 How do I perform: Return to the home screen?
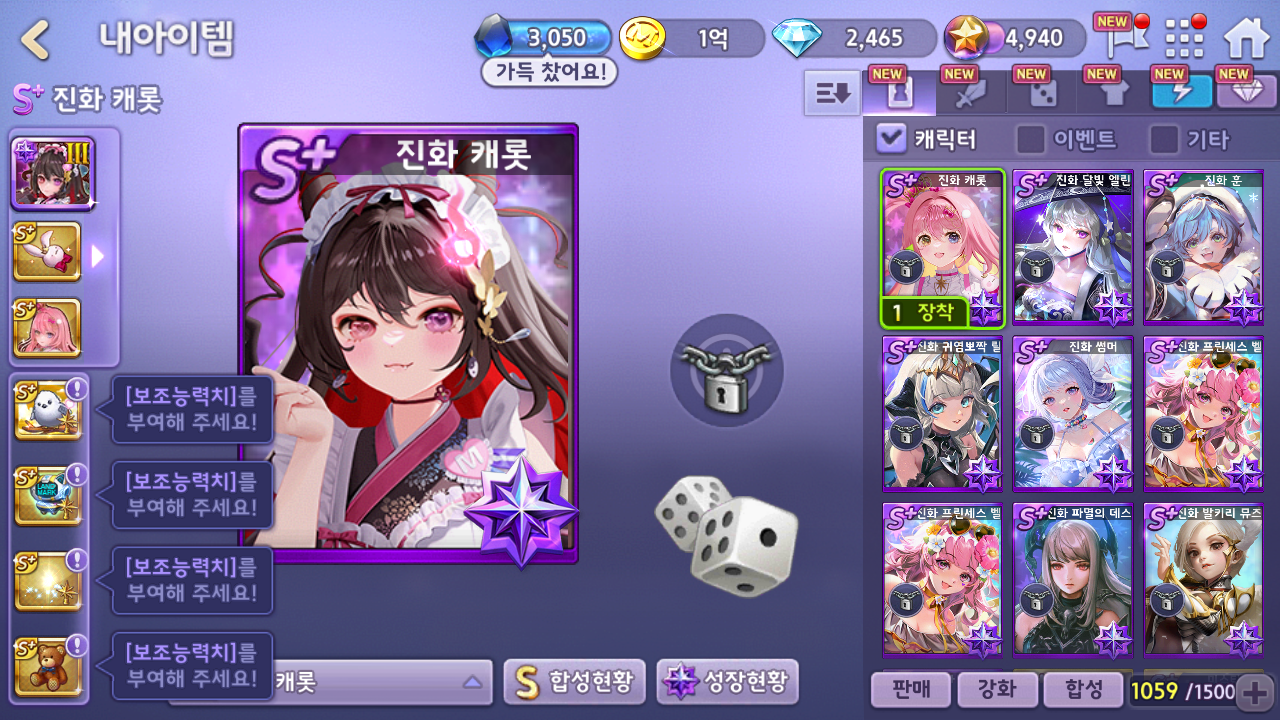click(1246, 39)
